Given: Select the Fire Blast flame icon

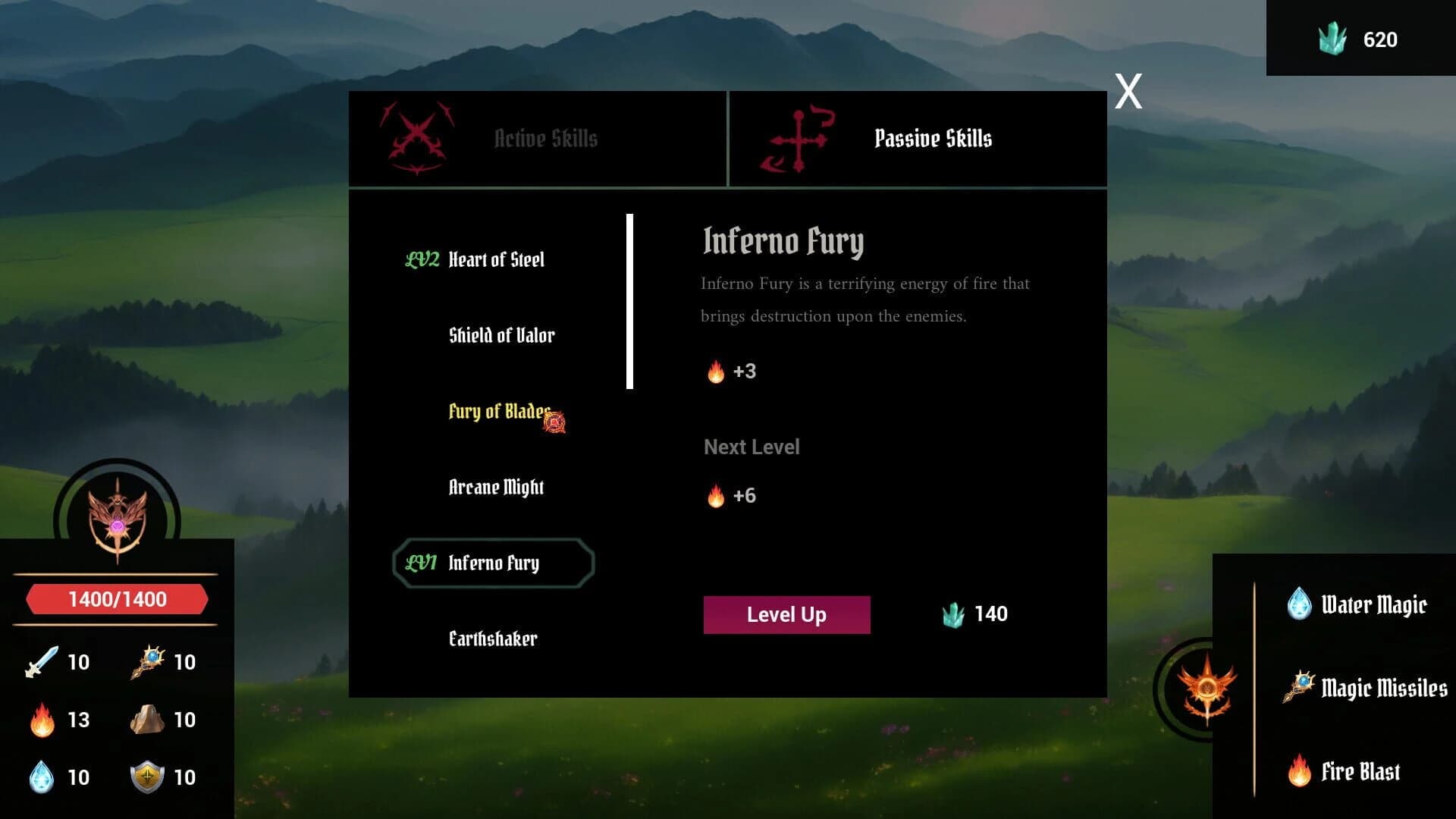Looking at the screenshot, I should (1300, 770).
